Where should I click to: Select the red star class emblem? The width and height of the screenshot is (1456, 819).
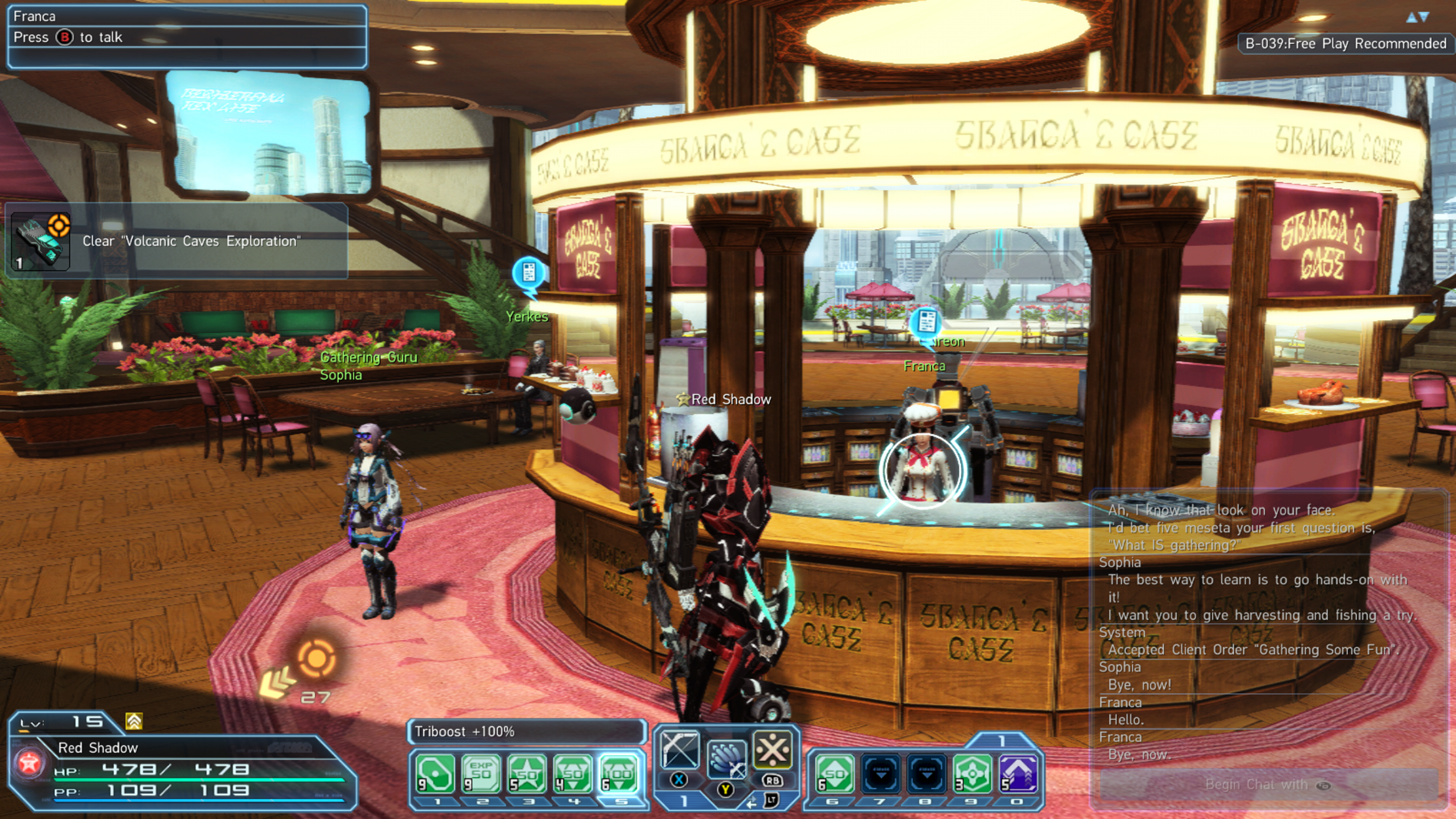tap(29, 764)
